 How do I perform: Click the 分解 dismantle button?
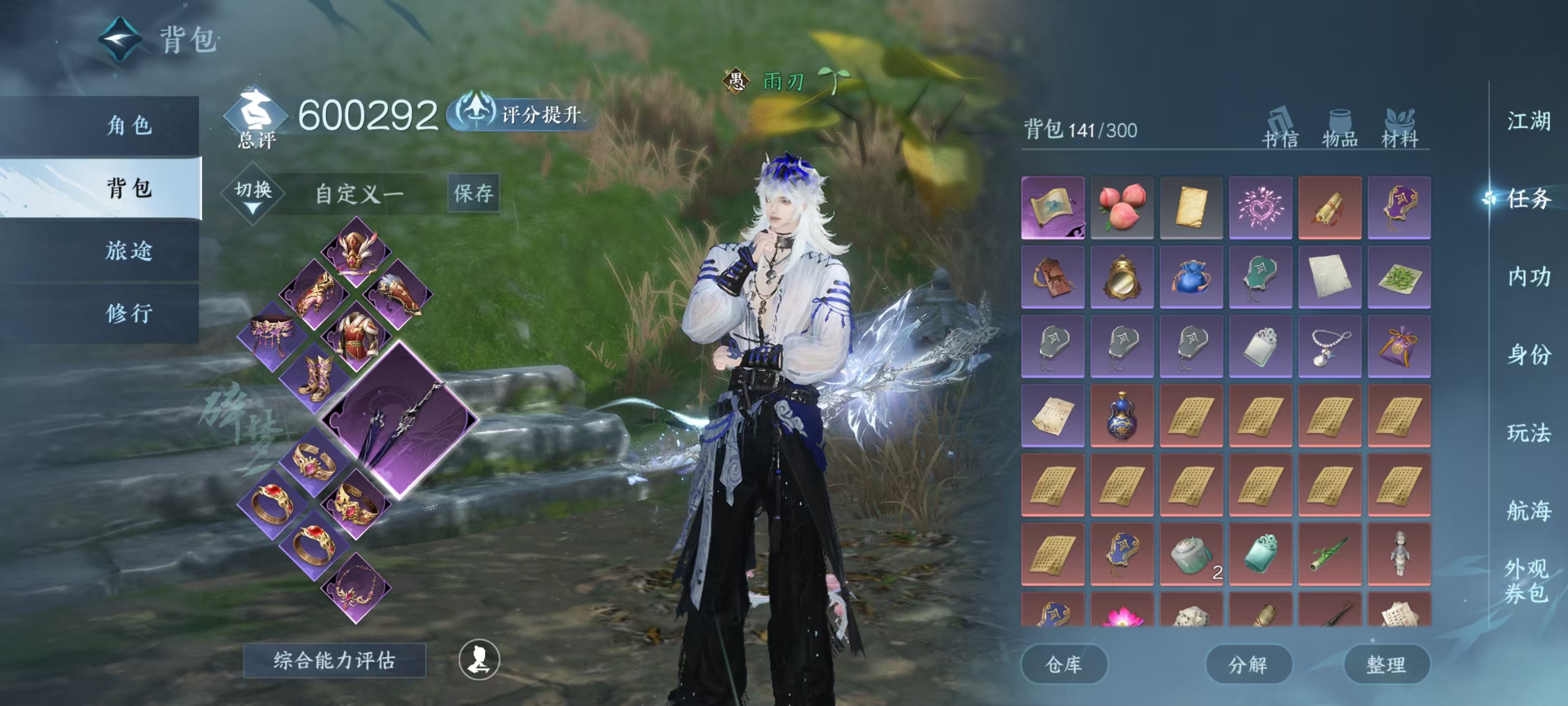(1248, 664)
